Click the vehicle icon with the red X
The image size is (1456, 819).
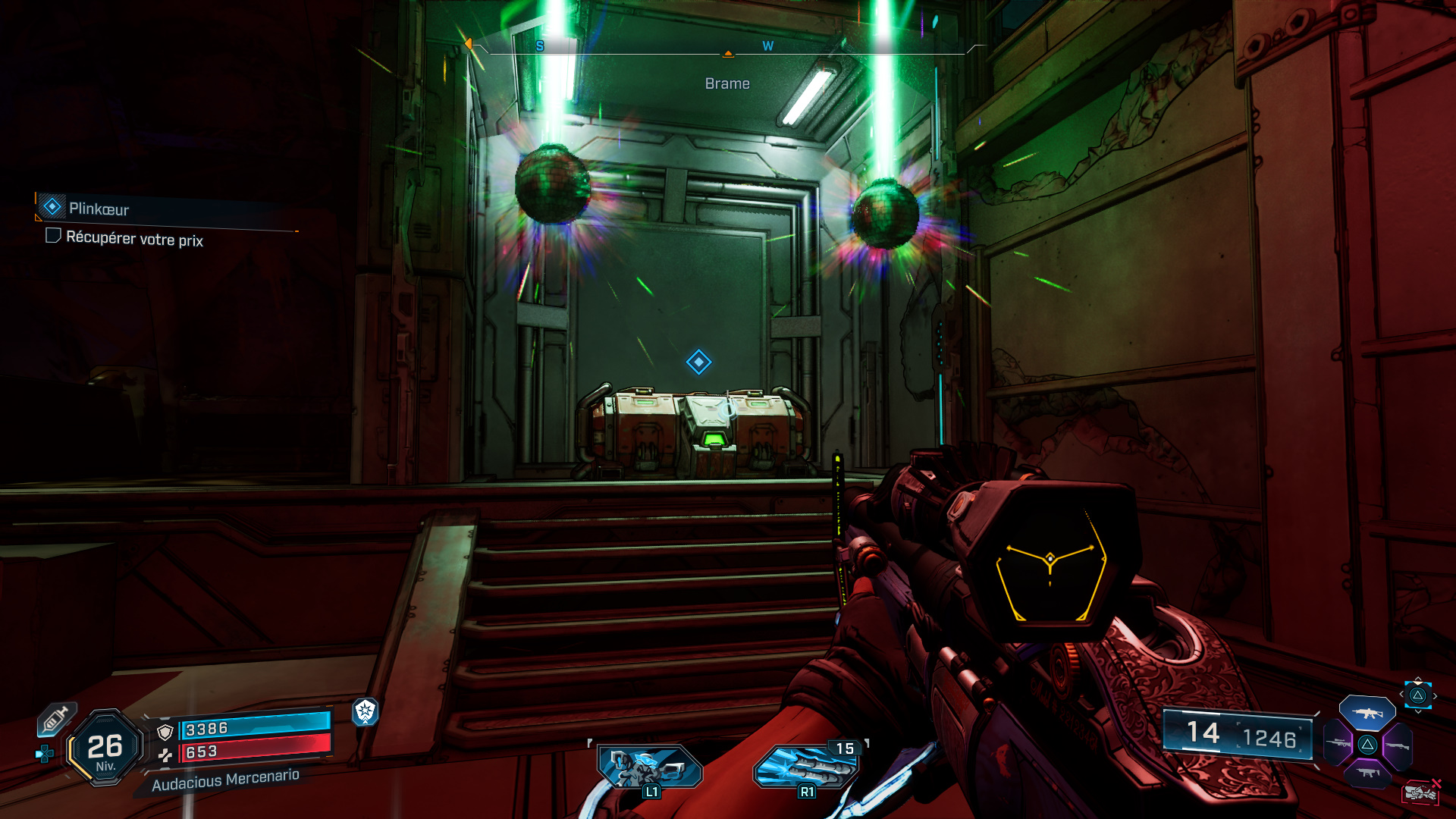point(1420,792)
